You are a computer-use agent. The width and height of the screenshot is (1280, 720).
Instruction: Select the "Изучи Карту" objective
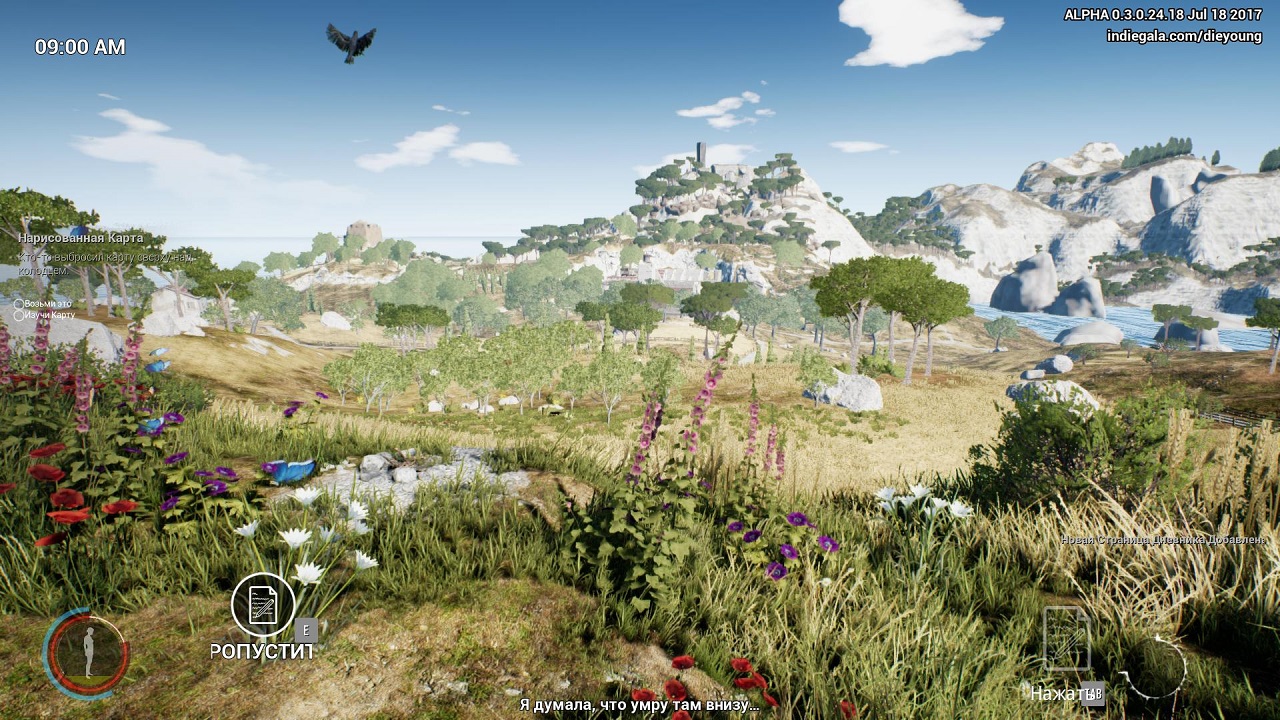[49, 315]
